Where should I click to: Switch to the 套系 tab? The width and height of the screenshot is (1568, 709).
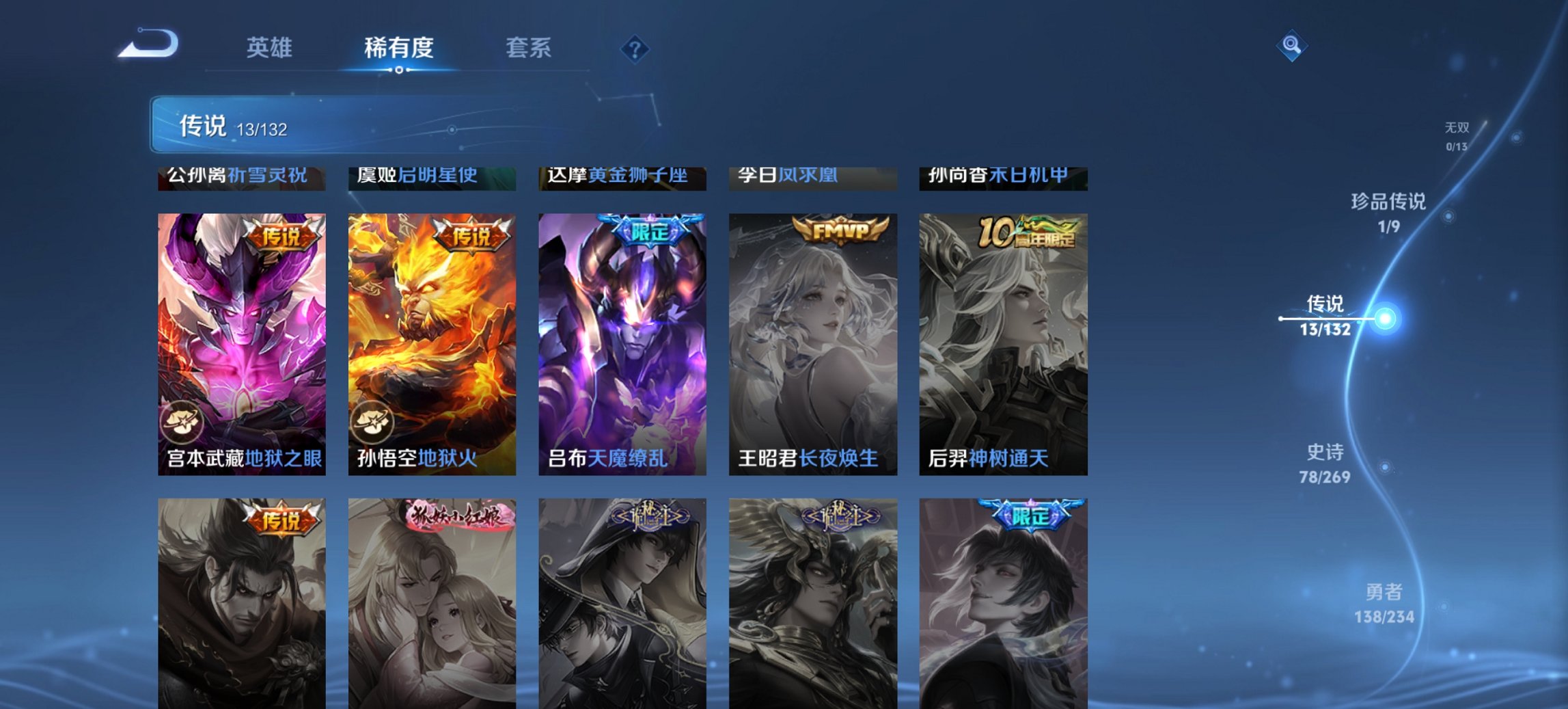[529, 48]
